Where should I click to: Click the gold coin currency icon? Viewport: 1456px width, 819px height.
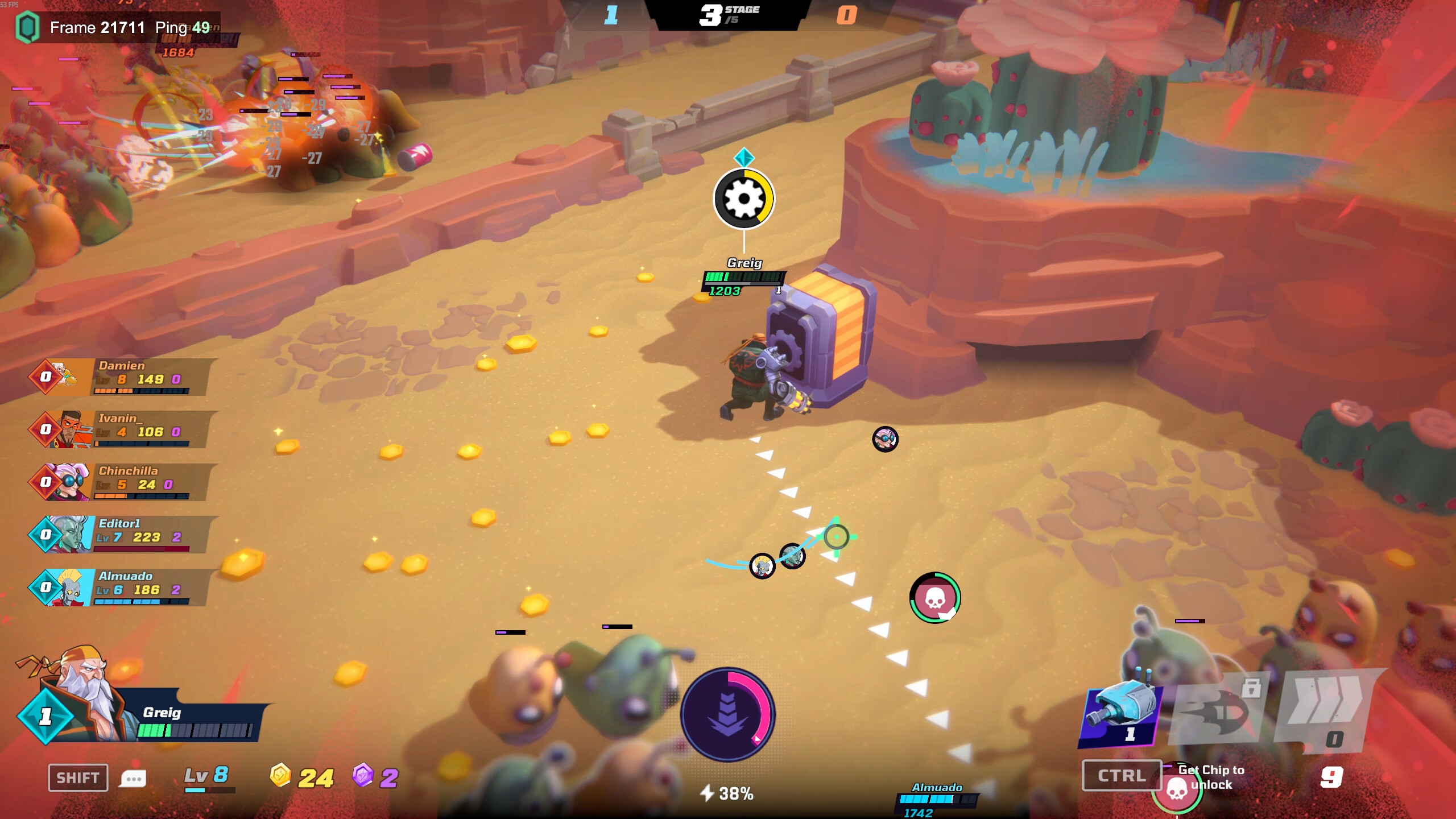click(x=280, y=775)
